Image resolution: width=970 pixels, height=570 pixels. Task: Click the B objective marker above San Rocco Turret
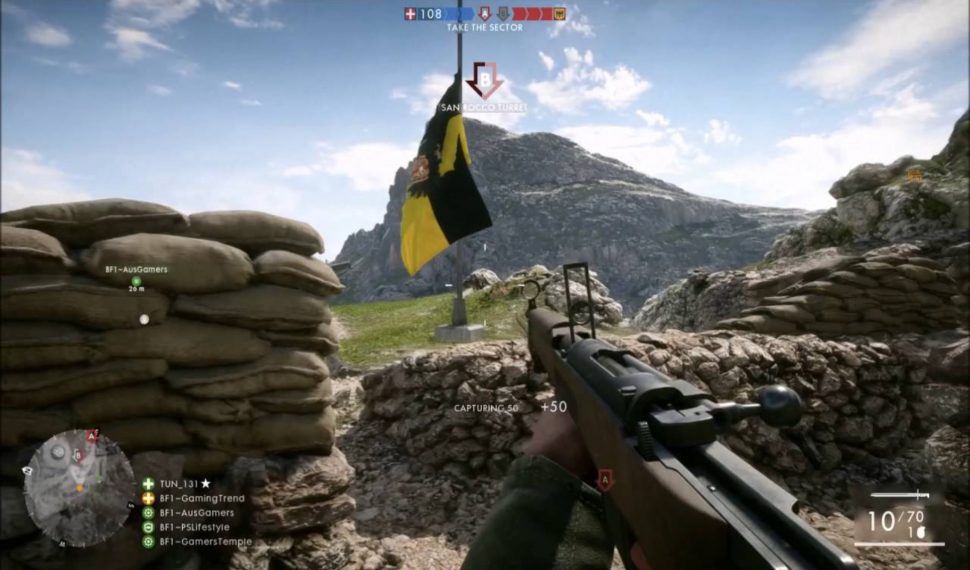tap(484, 78)
